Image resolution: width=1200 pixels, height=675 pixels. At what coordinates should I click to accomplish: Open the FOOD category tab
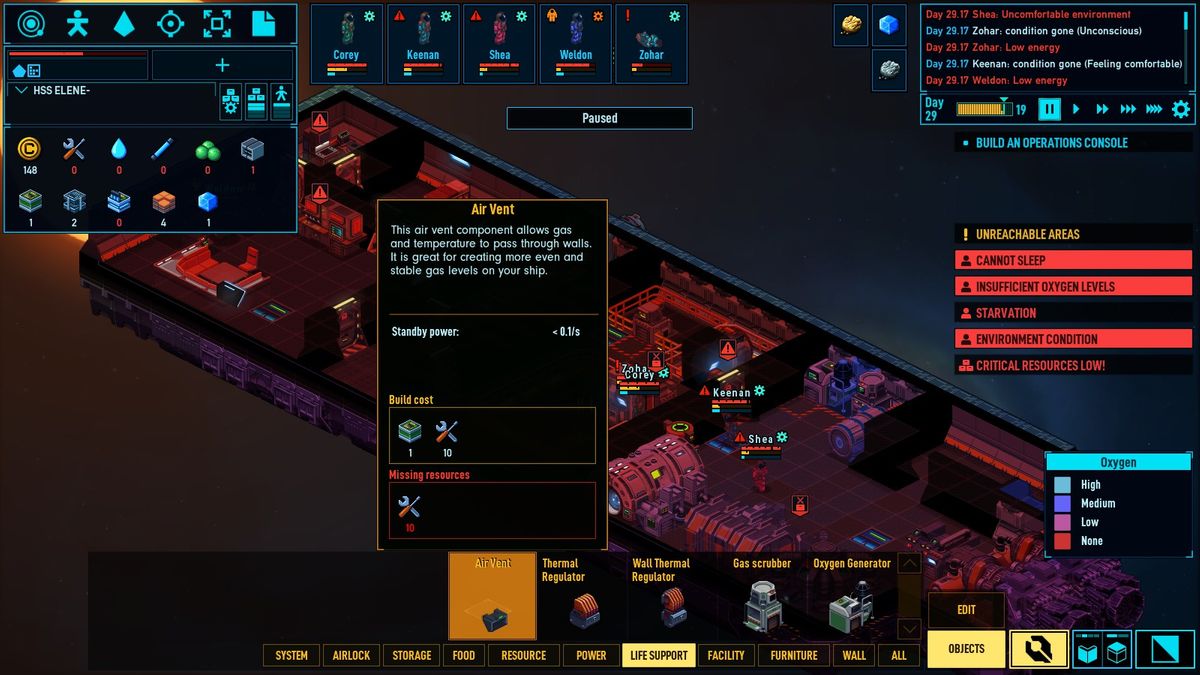[463, 655]
